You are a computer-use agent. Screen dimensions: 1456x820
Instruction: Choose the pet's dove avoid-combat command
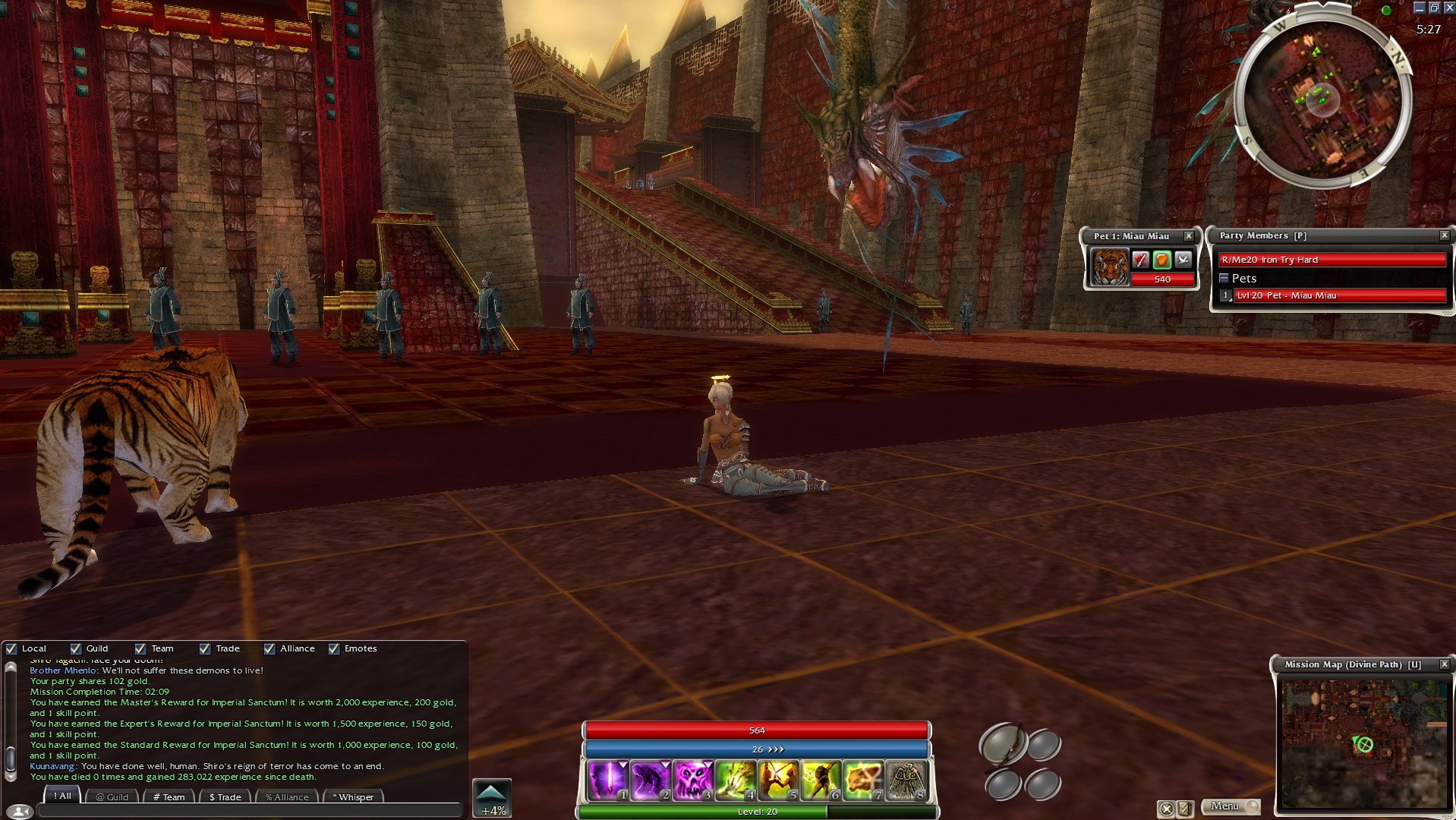pos(1183,260)
